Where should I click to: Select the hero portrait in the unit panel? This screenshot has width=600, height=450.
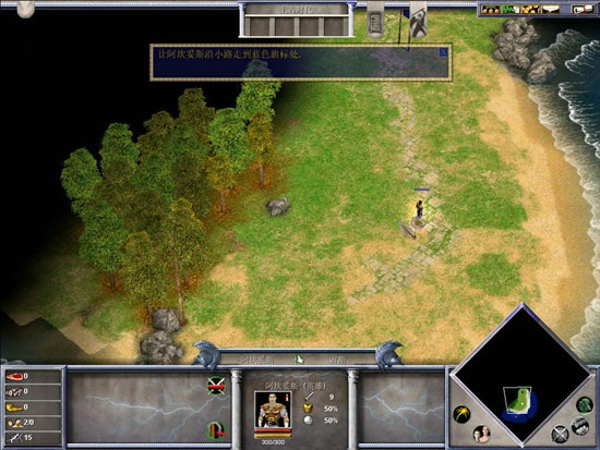click(x=272, y=414)
